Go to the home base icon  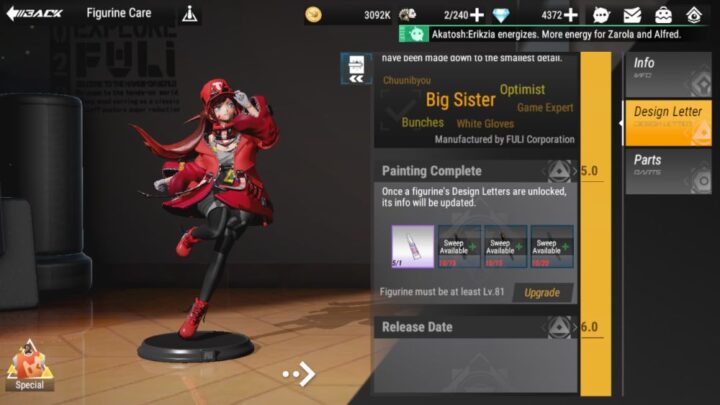[x=694, y=15]
